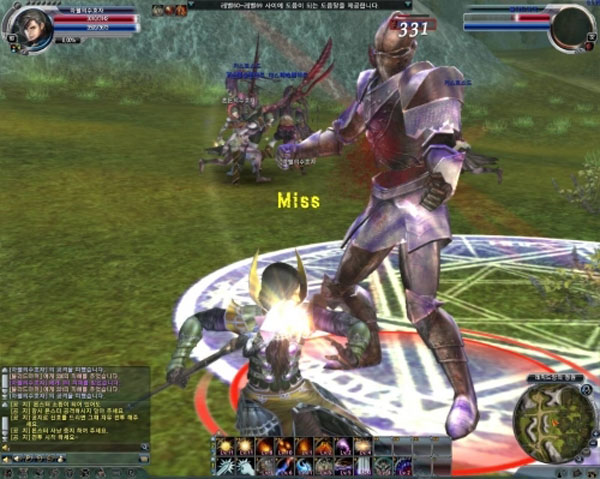Screen dimensions: 600x479
Task: Click the chat text input field
Action: click(70, 448)
